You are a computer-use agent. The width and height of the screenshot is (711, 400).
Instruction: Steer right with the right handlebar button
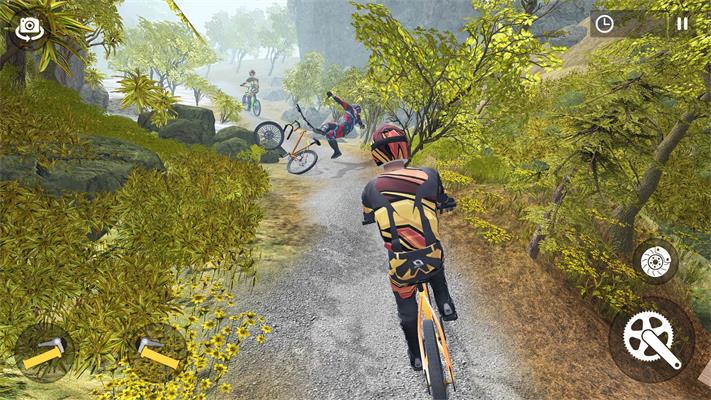click(157, 352)
